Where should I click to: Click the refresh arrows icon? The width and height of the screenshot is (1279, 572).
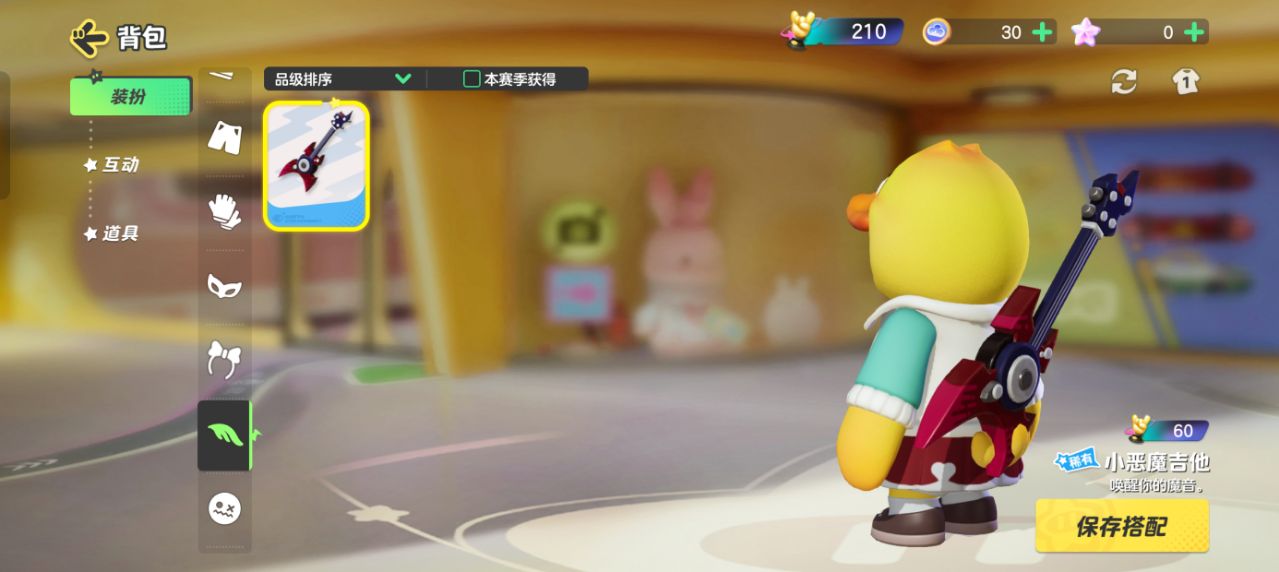[x=1124, y=82]
